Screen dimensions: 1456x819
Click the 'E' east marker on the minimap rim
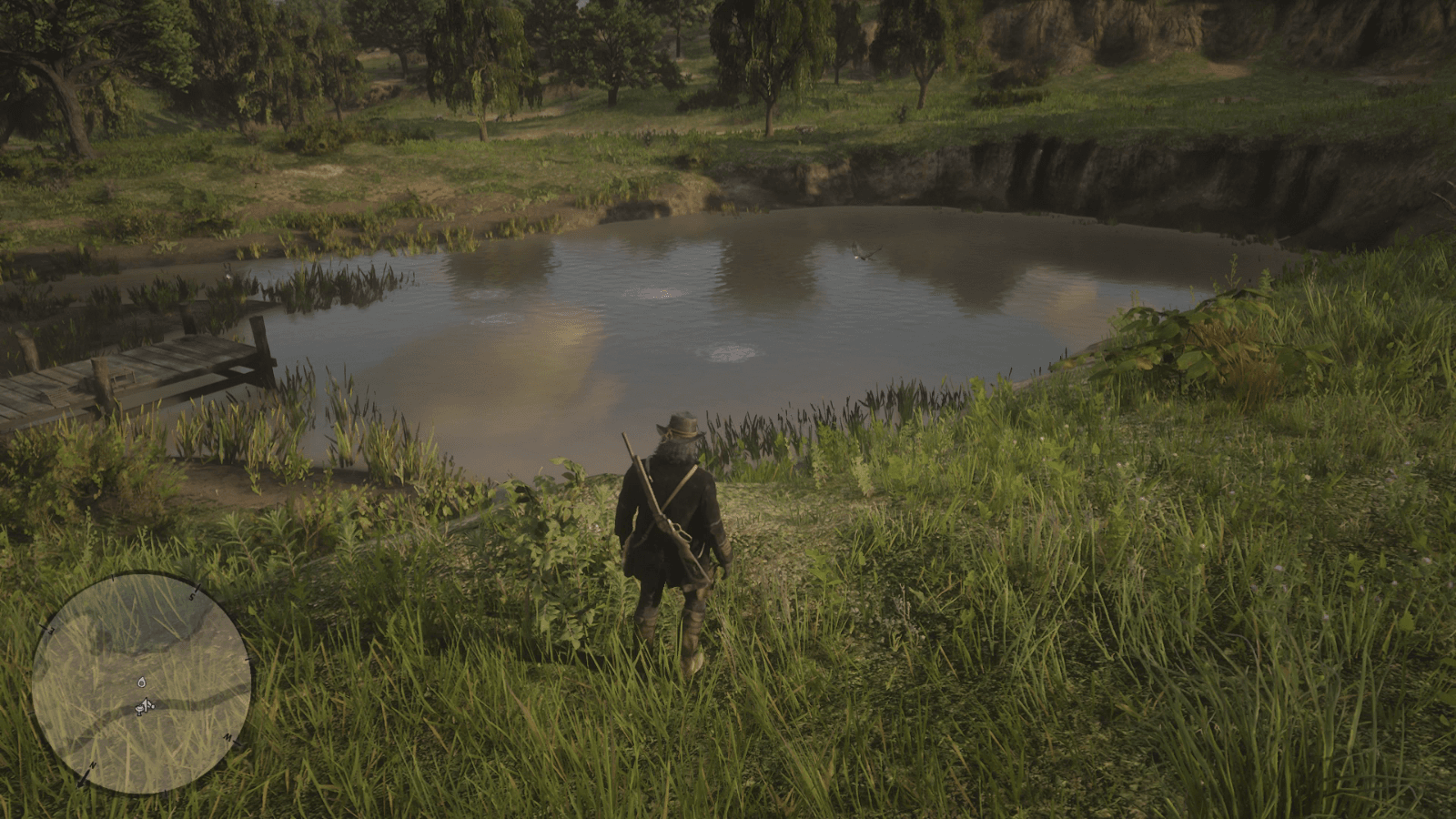(50, 628)
